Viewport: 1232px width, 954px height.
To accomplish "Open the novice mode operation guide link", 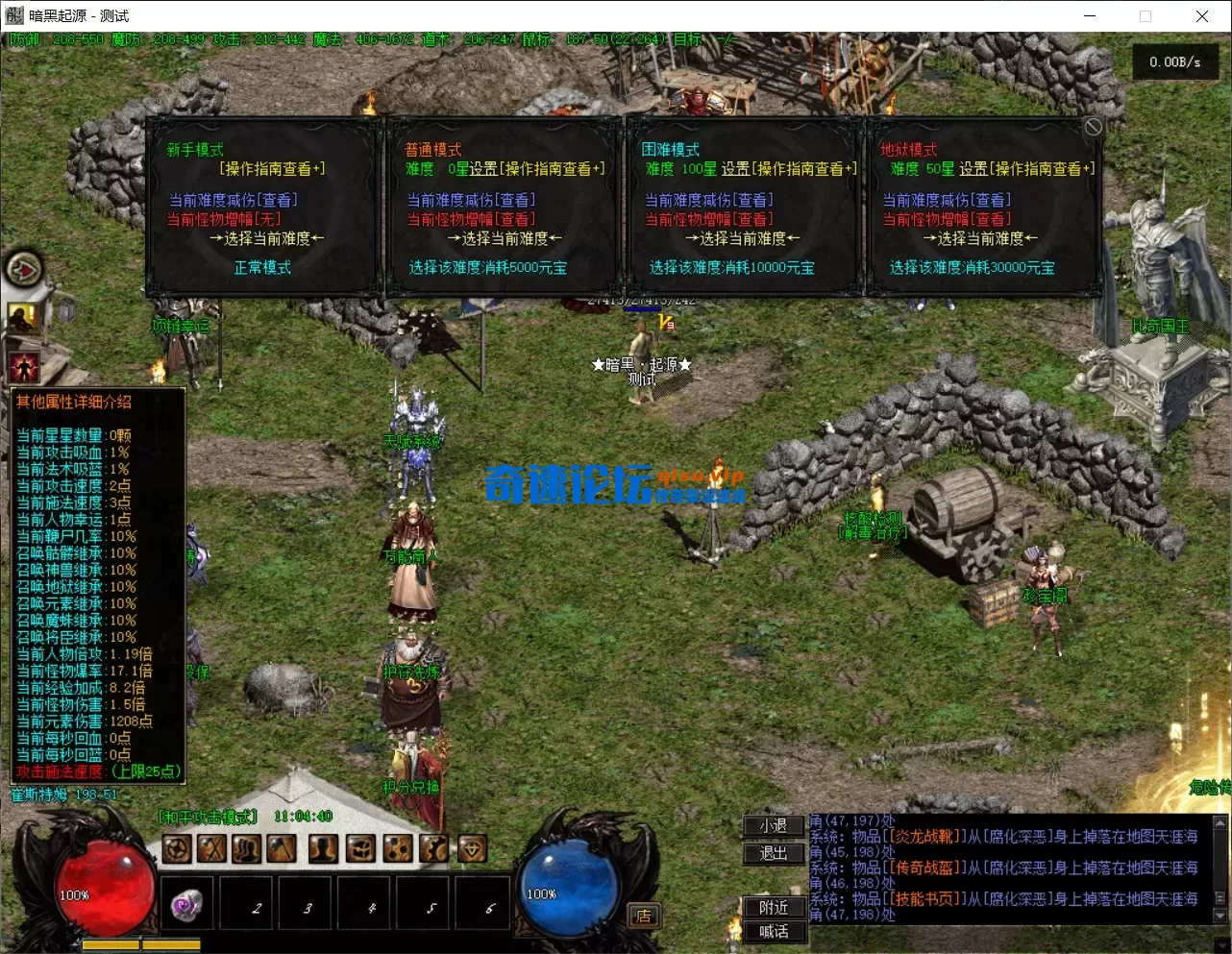I will pyautogui.click(x=273, y=169).
